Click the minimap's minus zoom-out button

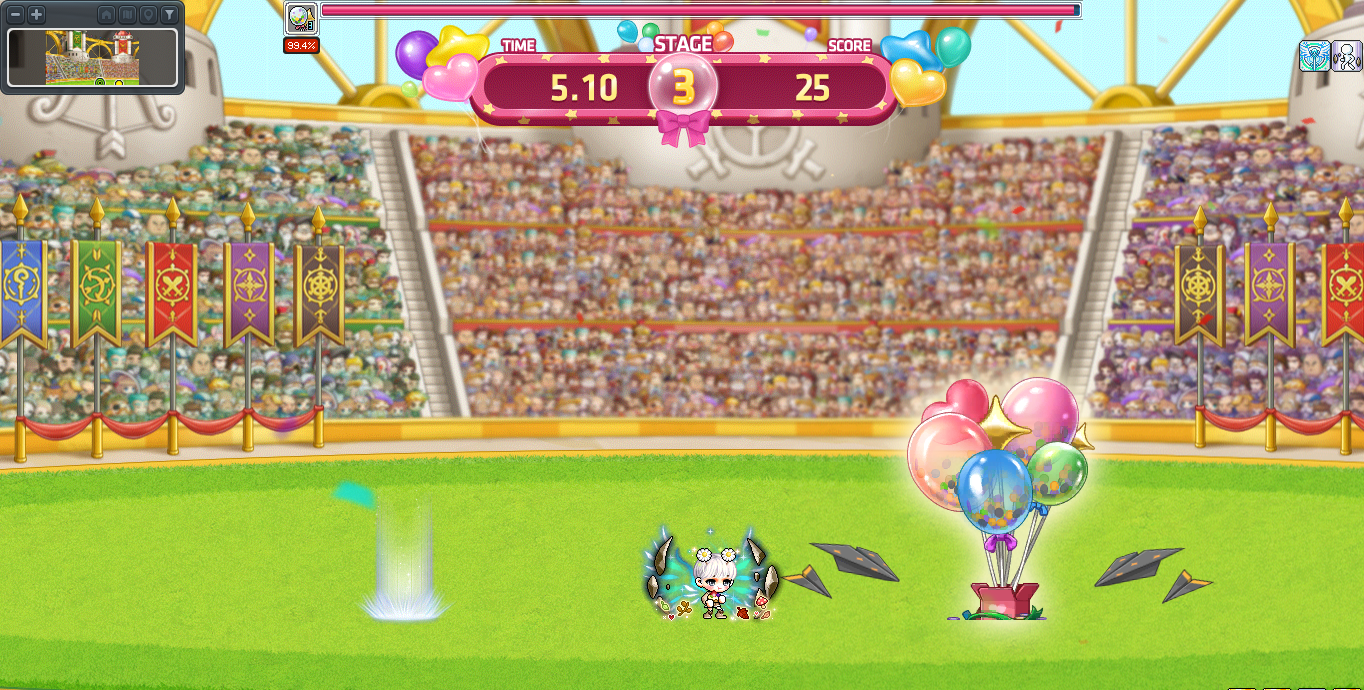[16, 15]
